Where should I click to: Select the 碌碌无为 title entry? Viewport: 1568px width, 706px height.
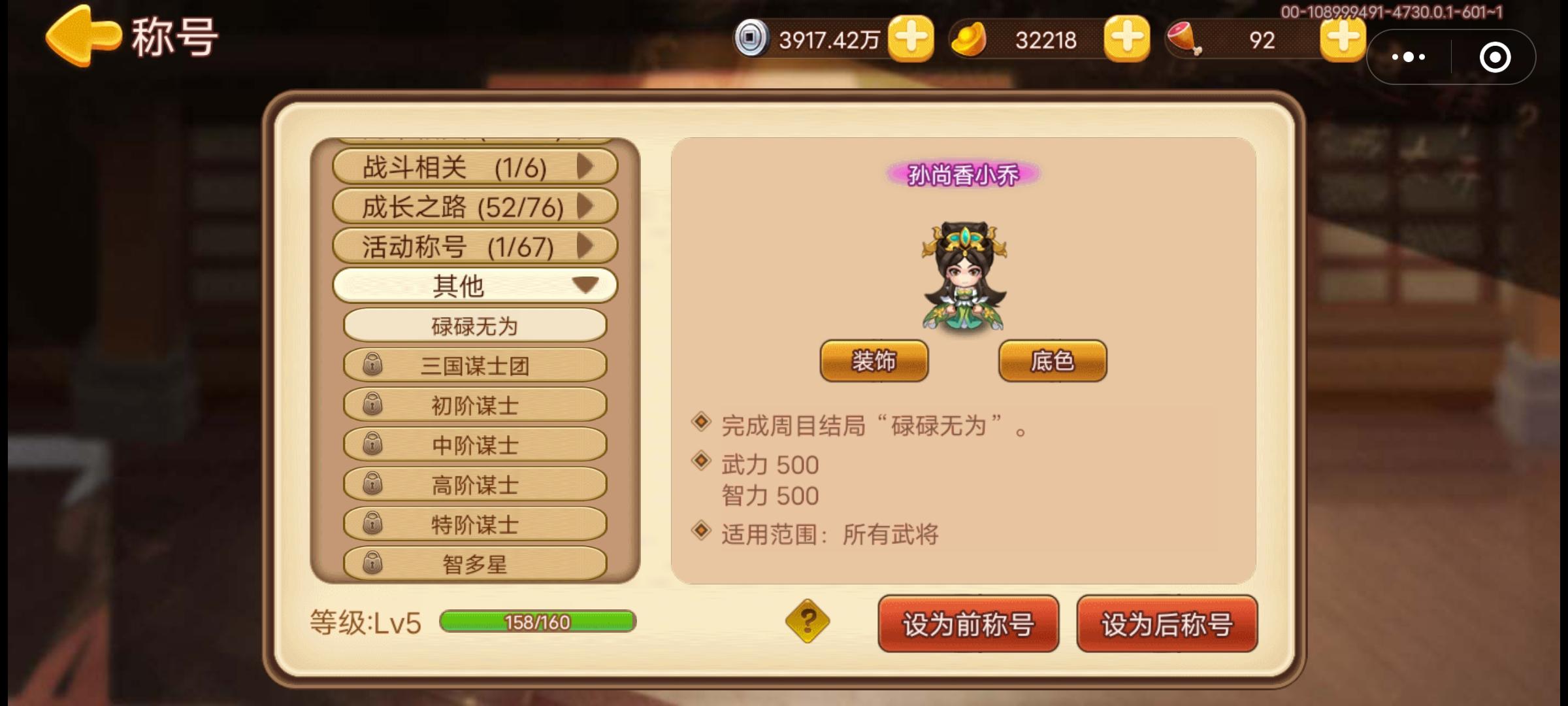pyautogui.click(x=474, y=325)
